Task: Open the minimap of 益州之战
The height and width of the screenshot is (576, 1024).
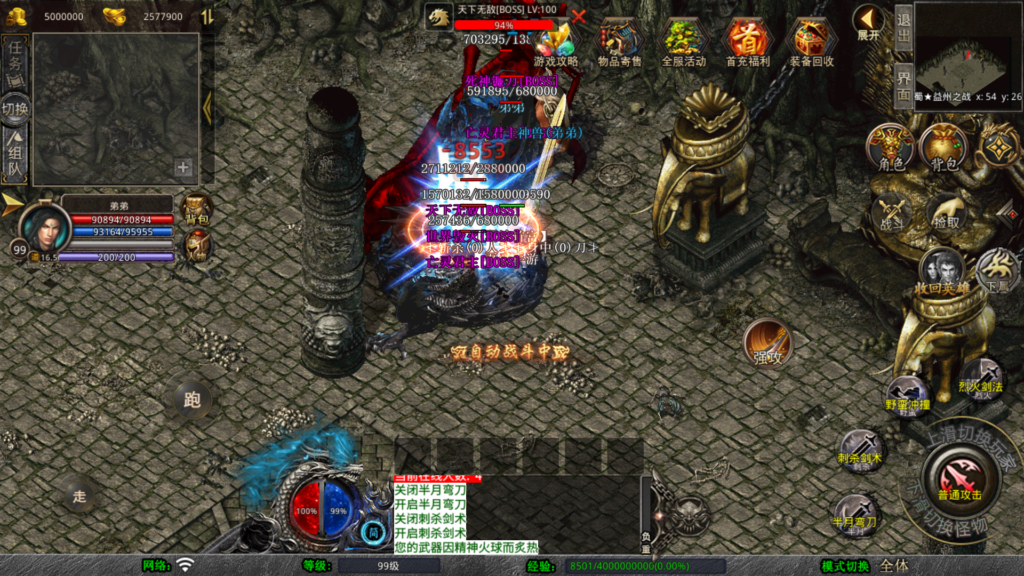Action: point(967,59)
